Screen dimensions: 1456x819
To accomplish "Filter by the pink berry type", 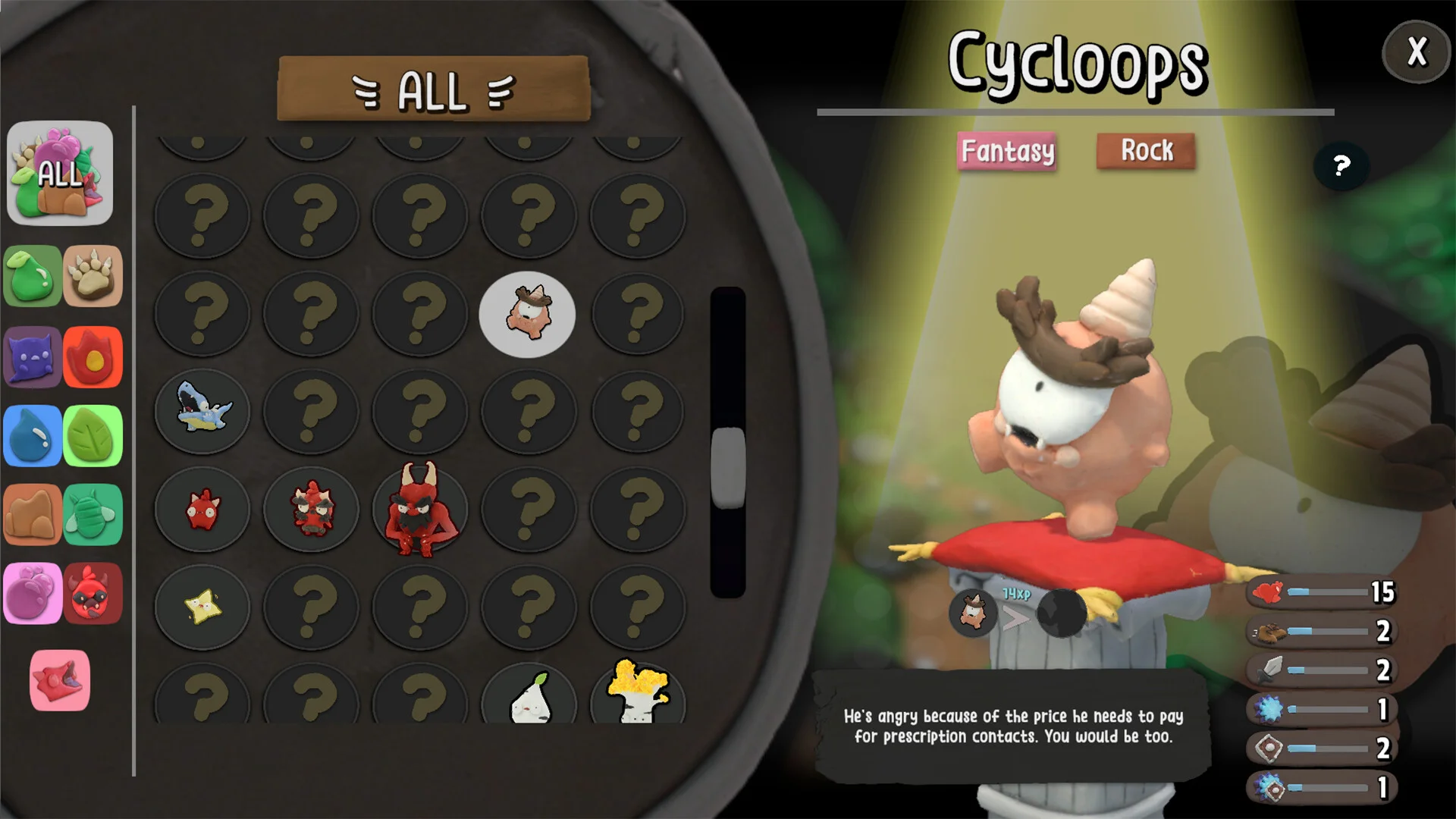I will pos(33,594).
